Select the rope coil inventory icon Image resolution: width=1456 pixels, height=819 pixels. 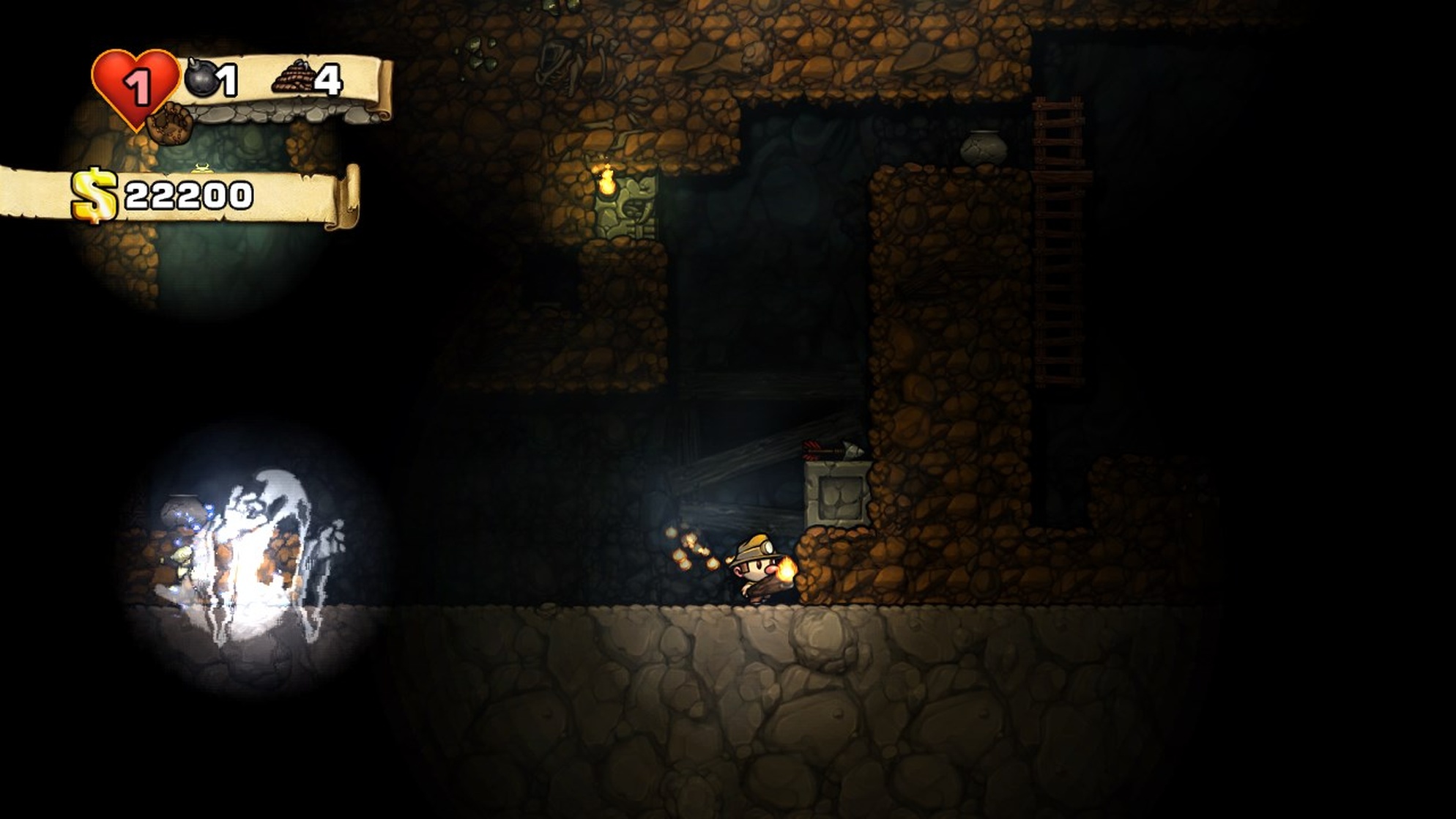pos(291,78)
